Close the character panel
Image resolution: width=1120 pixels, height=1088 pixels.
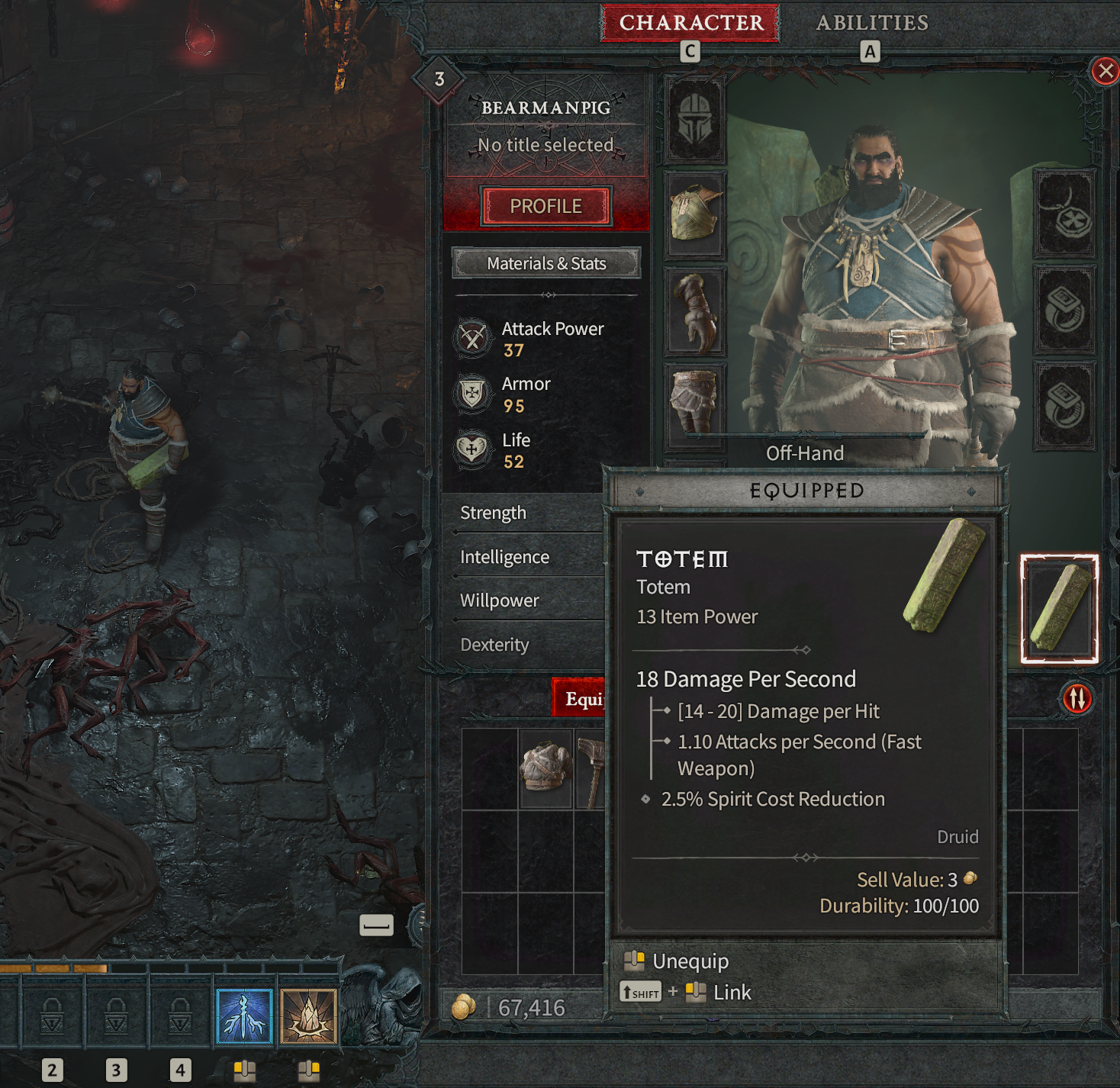coord(1104,72)
